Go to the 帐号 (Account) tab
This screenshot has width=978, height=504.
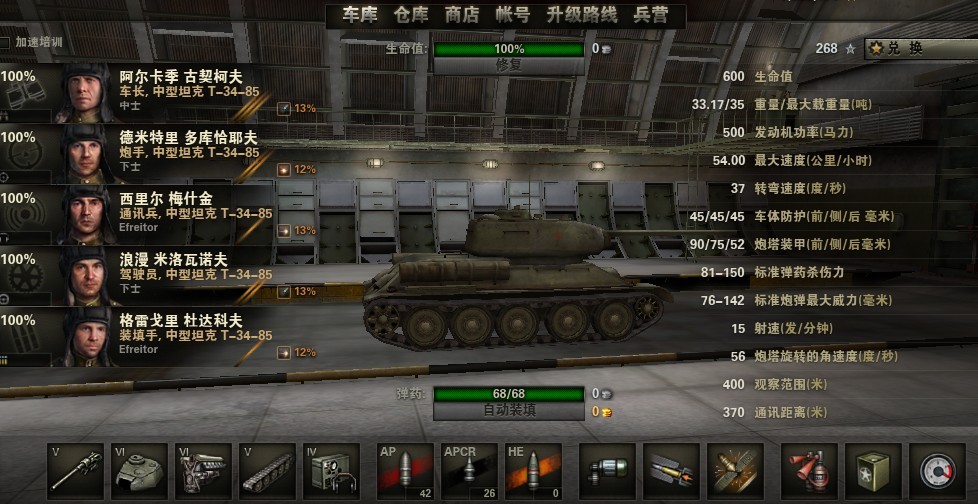click(512, 15)
